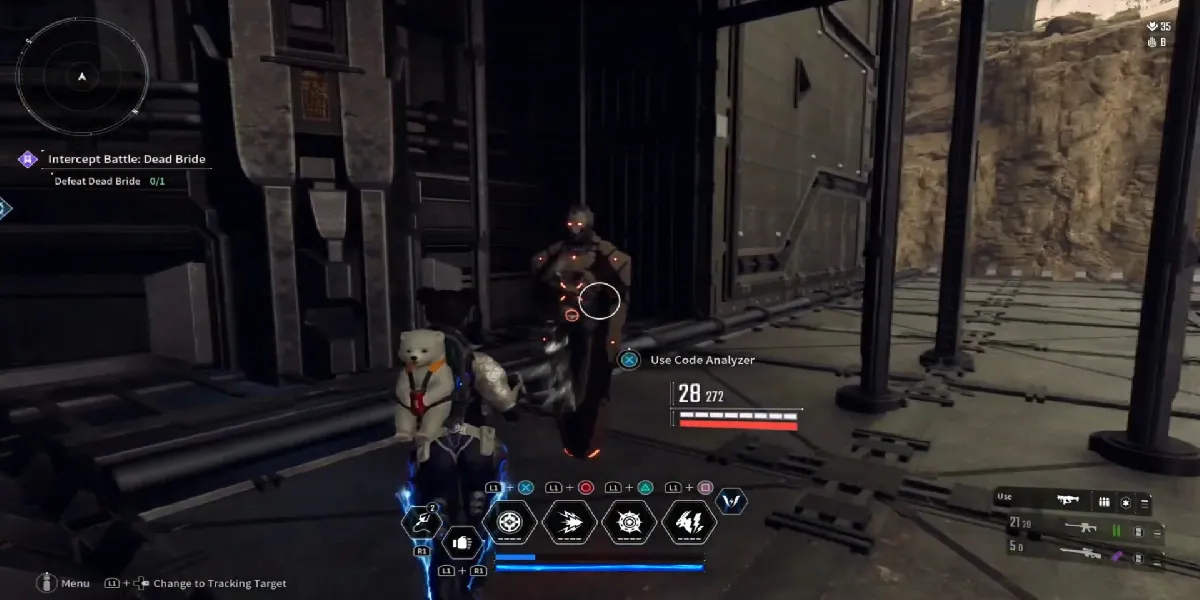Select the fist melee attack icon
The height and width of the screenshot is (600, 1200).
click(461, 543)
